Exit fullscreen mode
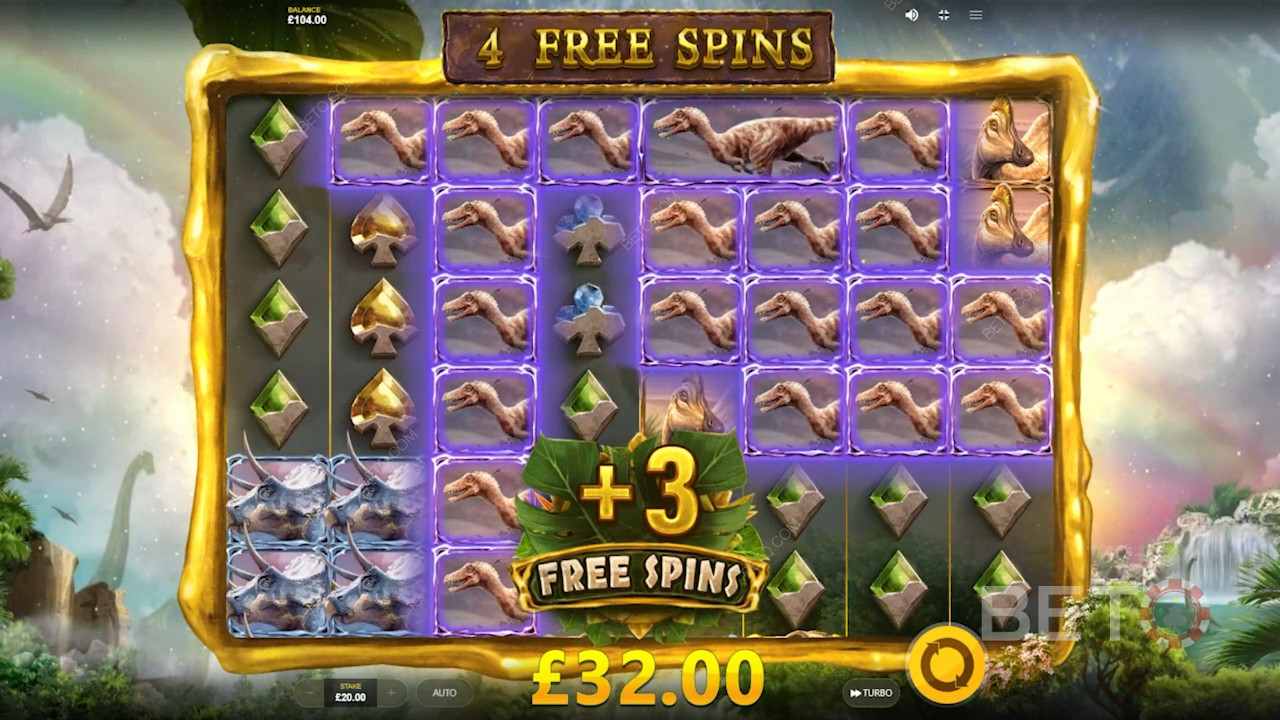This screenshot has height=720, width=1280. coord(943,15)
